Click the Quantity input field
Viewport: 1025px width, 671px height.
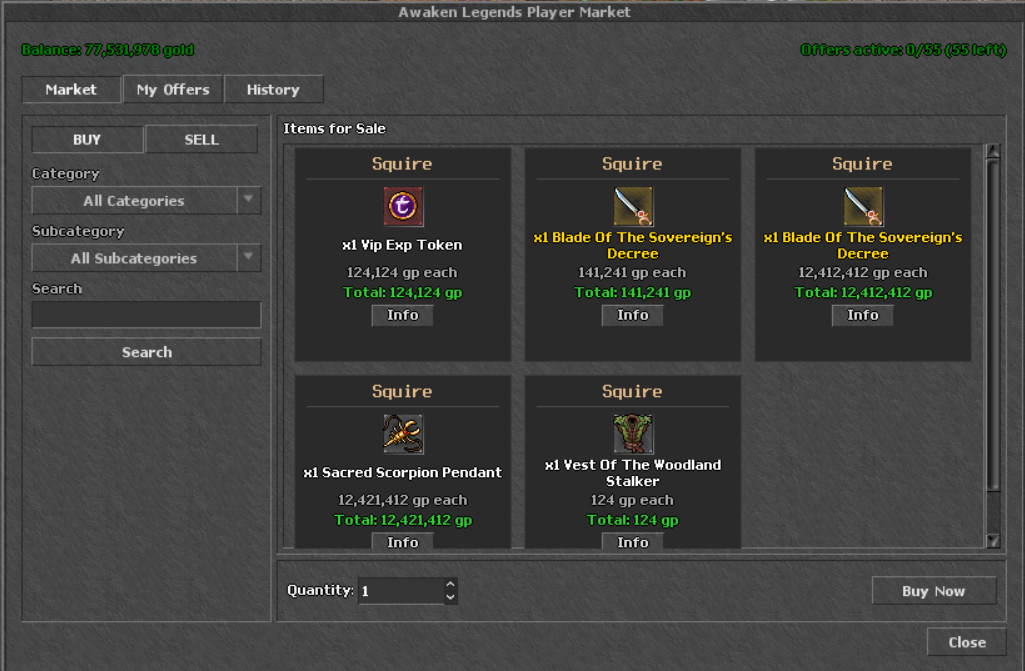[400, 591]
